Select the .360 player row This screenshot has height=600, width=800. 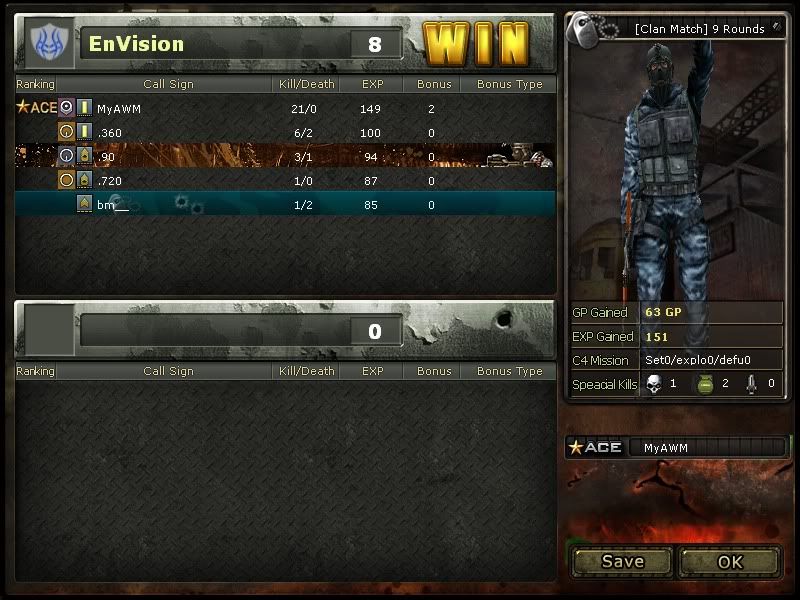[110, 132]
